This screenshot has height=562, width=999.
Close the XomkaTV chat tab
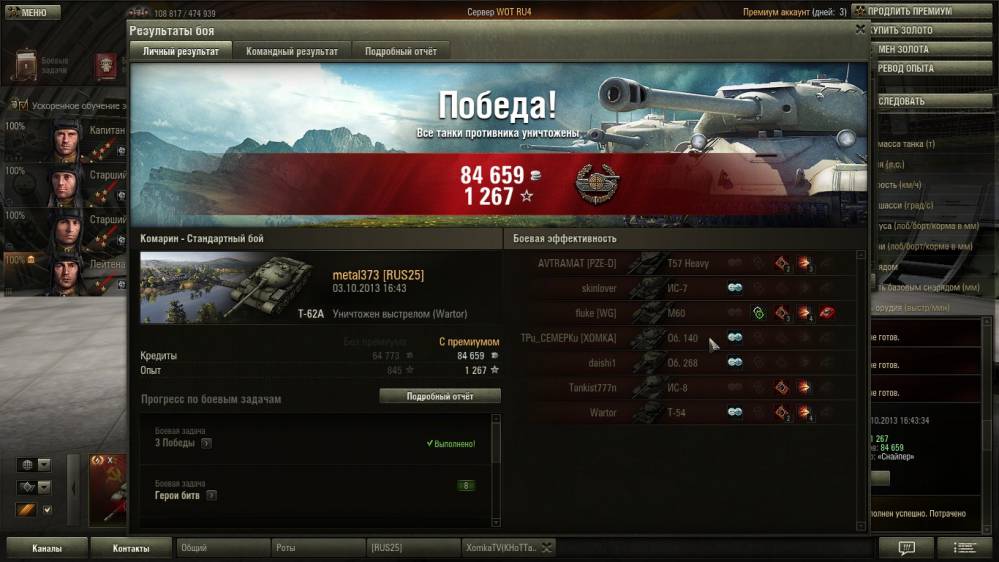[x=547, y=548]
